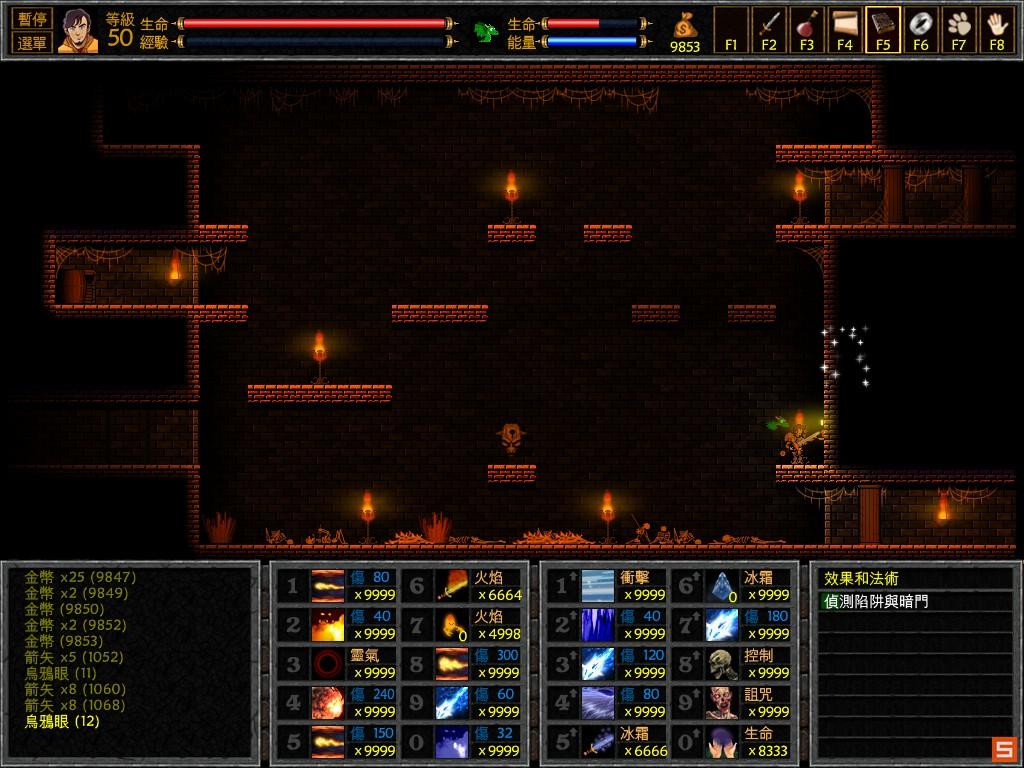Open the 選單 menu
Image resolution: width=1024 pixels, height=768 pixels.
(x=32, y=42)
